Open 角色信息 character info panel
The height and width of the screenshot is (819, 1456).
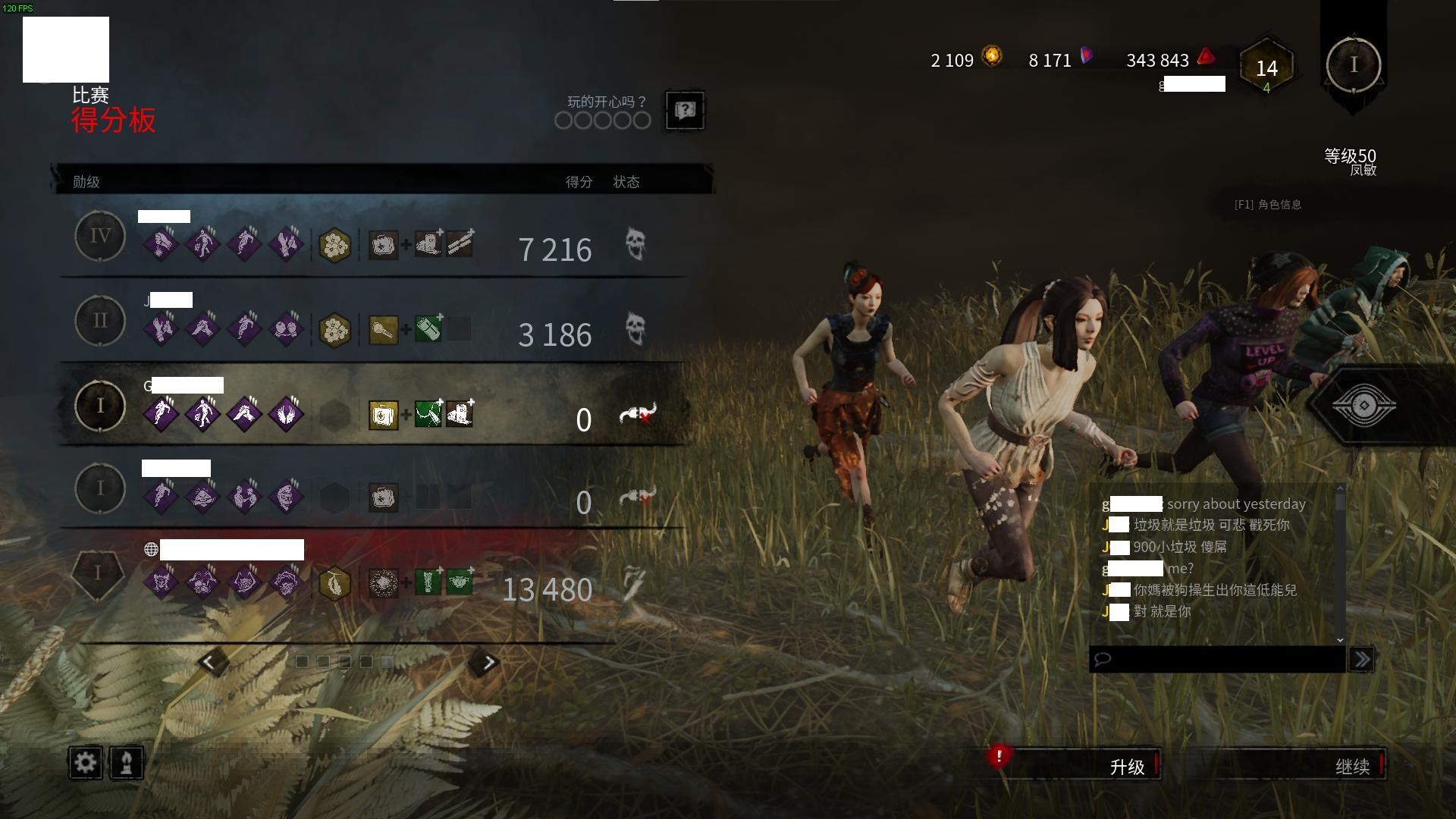[x=1268, y=204]
